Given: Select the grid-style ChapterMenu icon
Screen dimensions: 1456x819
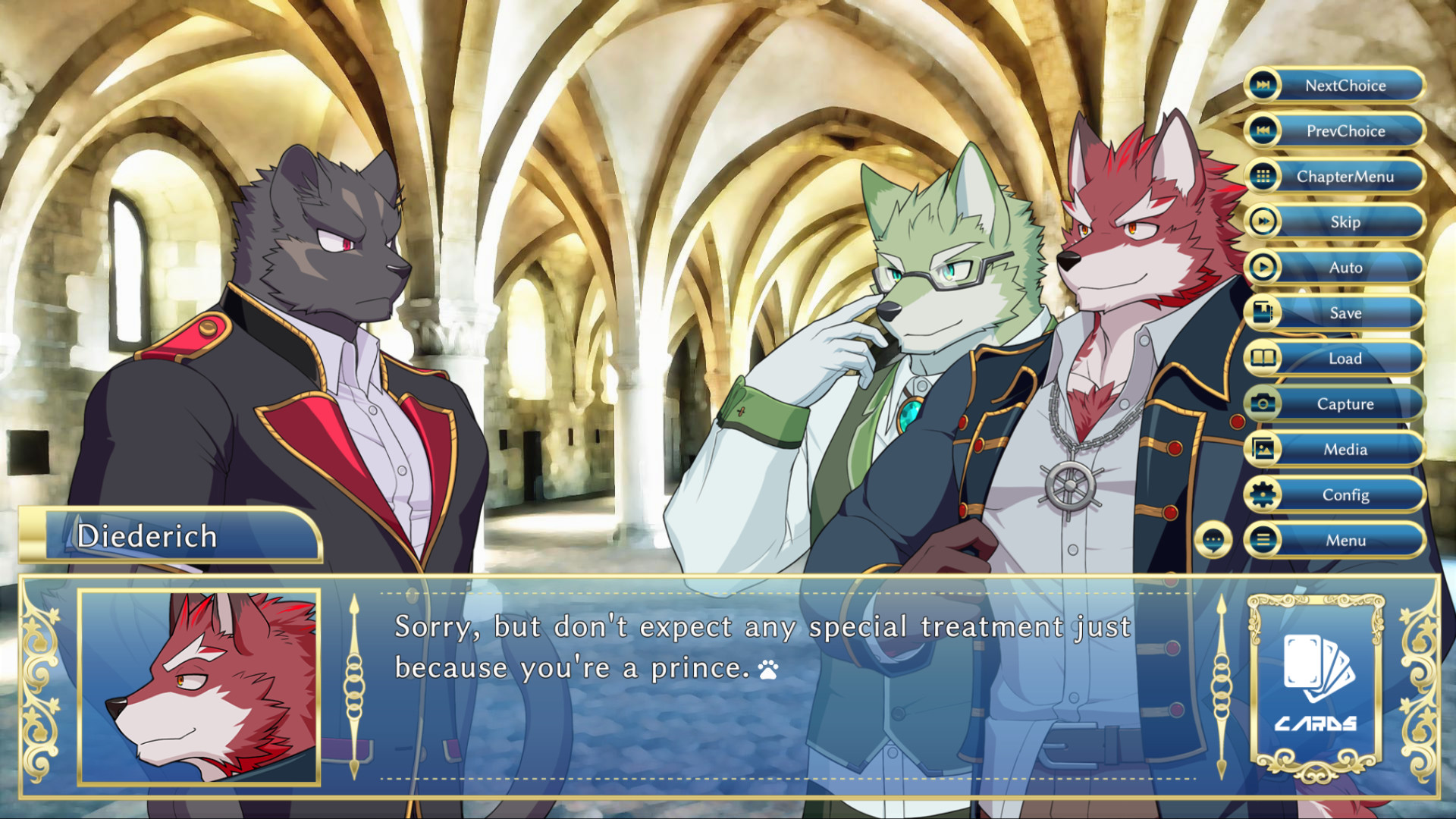Looking at the screenshot, I should pyautogui.click(x=1263, y=176).
